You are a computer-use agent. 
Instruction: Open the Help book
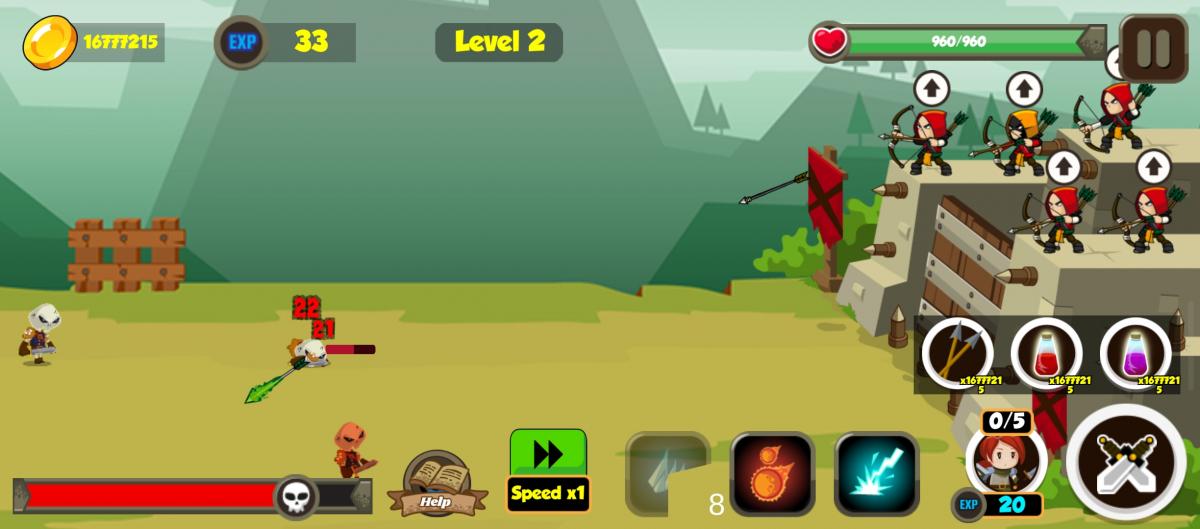tap(436, 483)
